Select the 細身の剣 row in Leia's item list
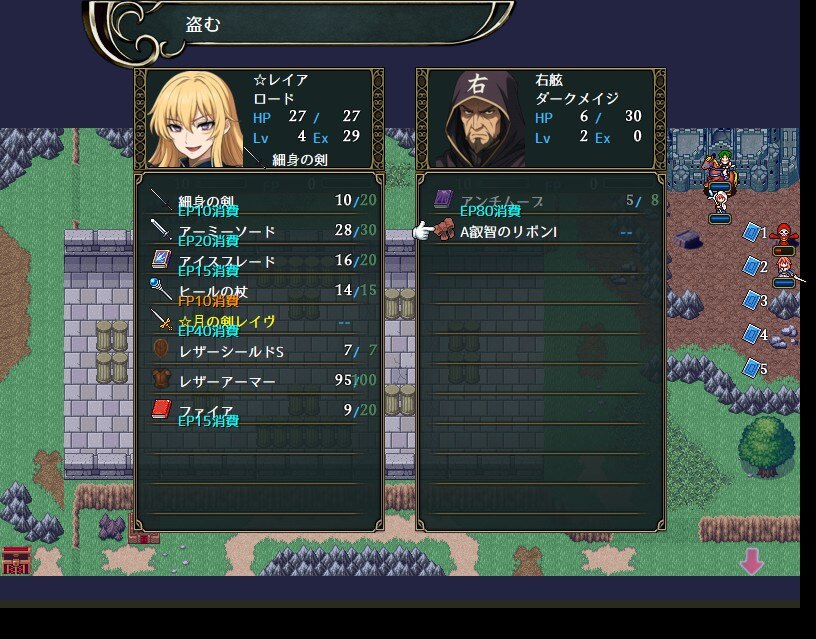816x639 pixels. 259,201
